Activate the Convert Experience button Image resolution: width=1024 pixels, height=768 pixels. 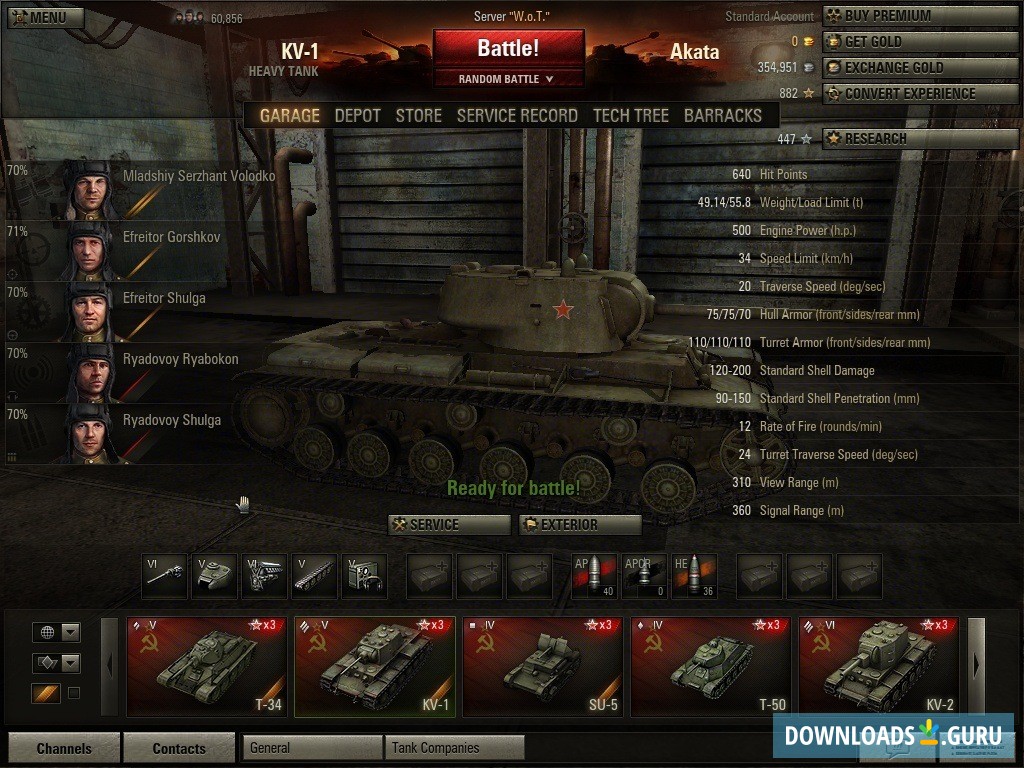920,94
